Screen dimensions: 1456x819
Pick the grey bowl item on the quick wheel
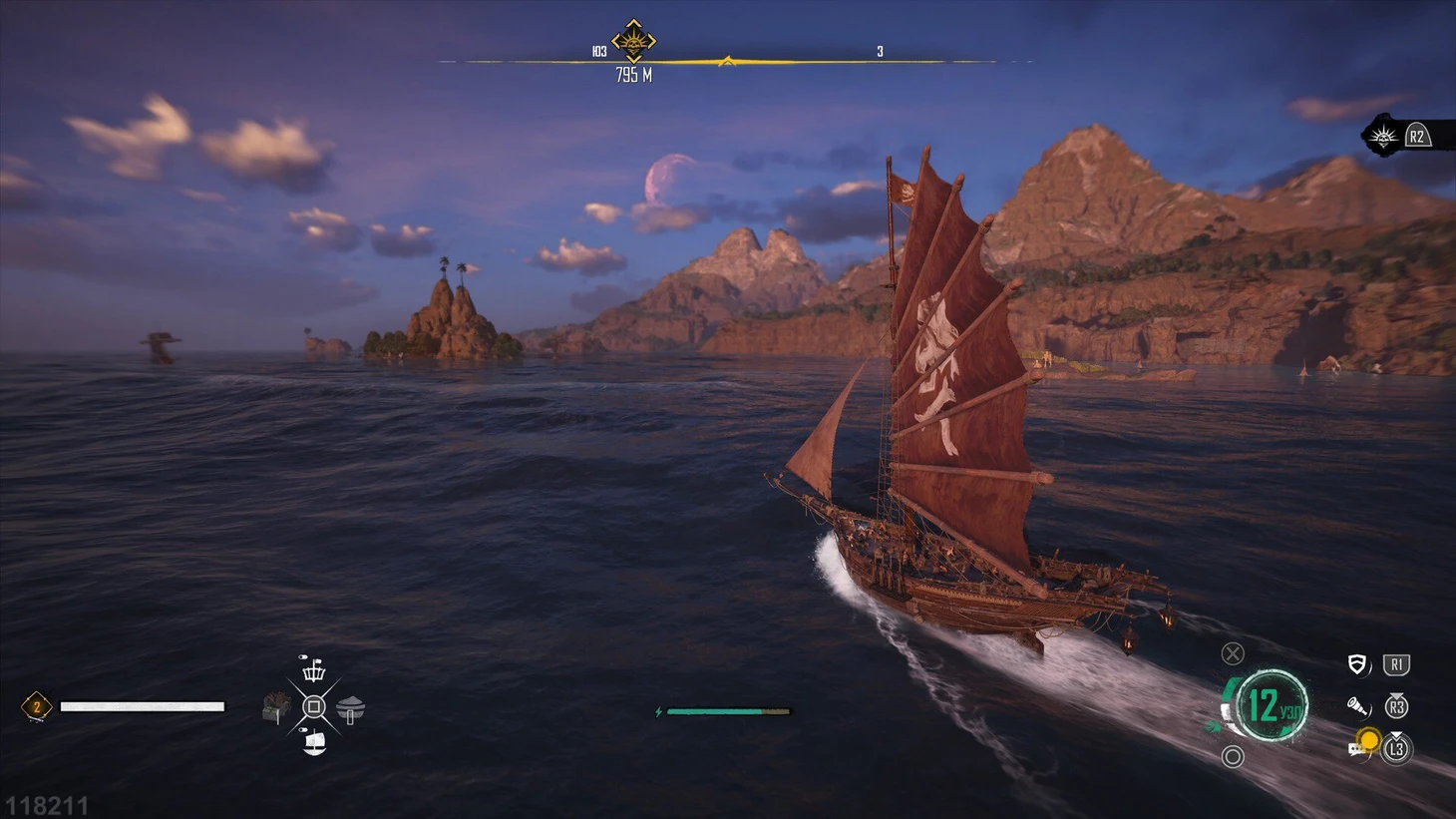tap(350, 708)
